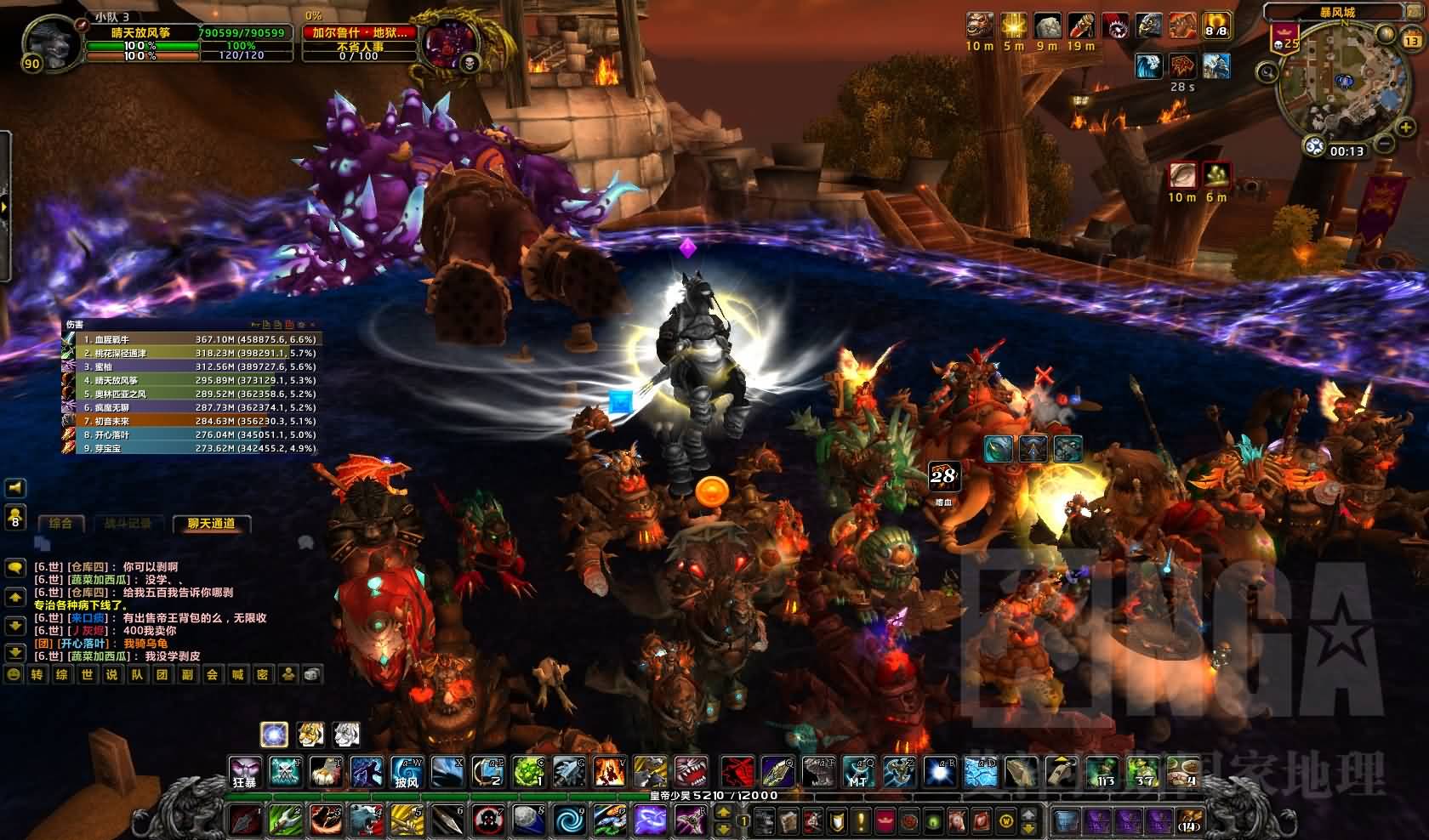Zoom out the minimap with minus button

pos(1385,145)
